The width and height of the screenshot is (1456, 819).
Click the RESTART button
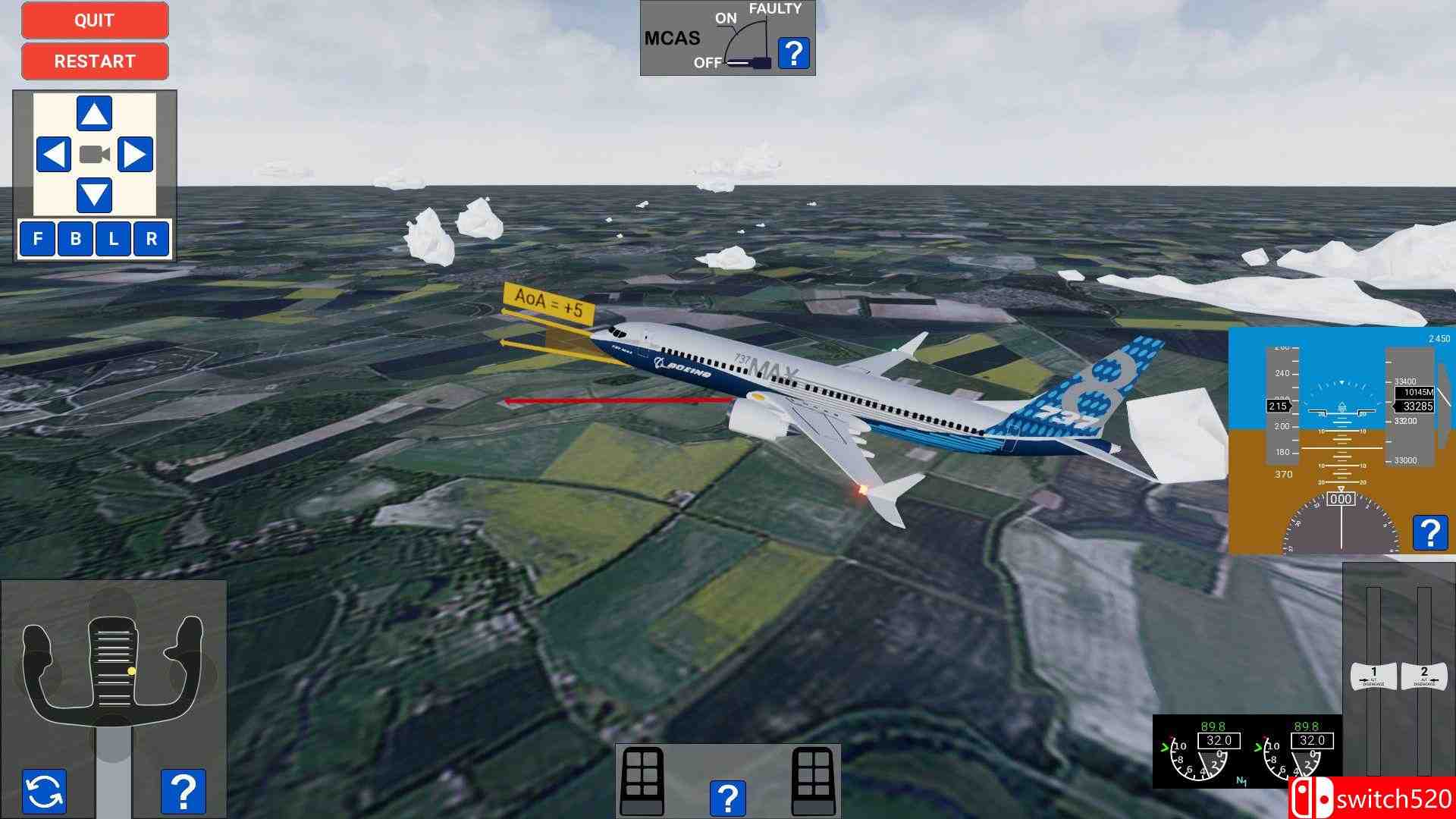pyautogui.click(x=94, y=61)
